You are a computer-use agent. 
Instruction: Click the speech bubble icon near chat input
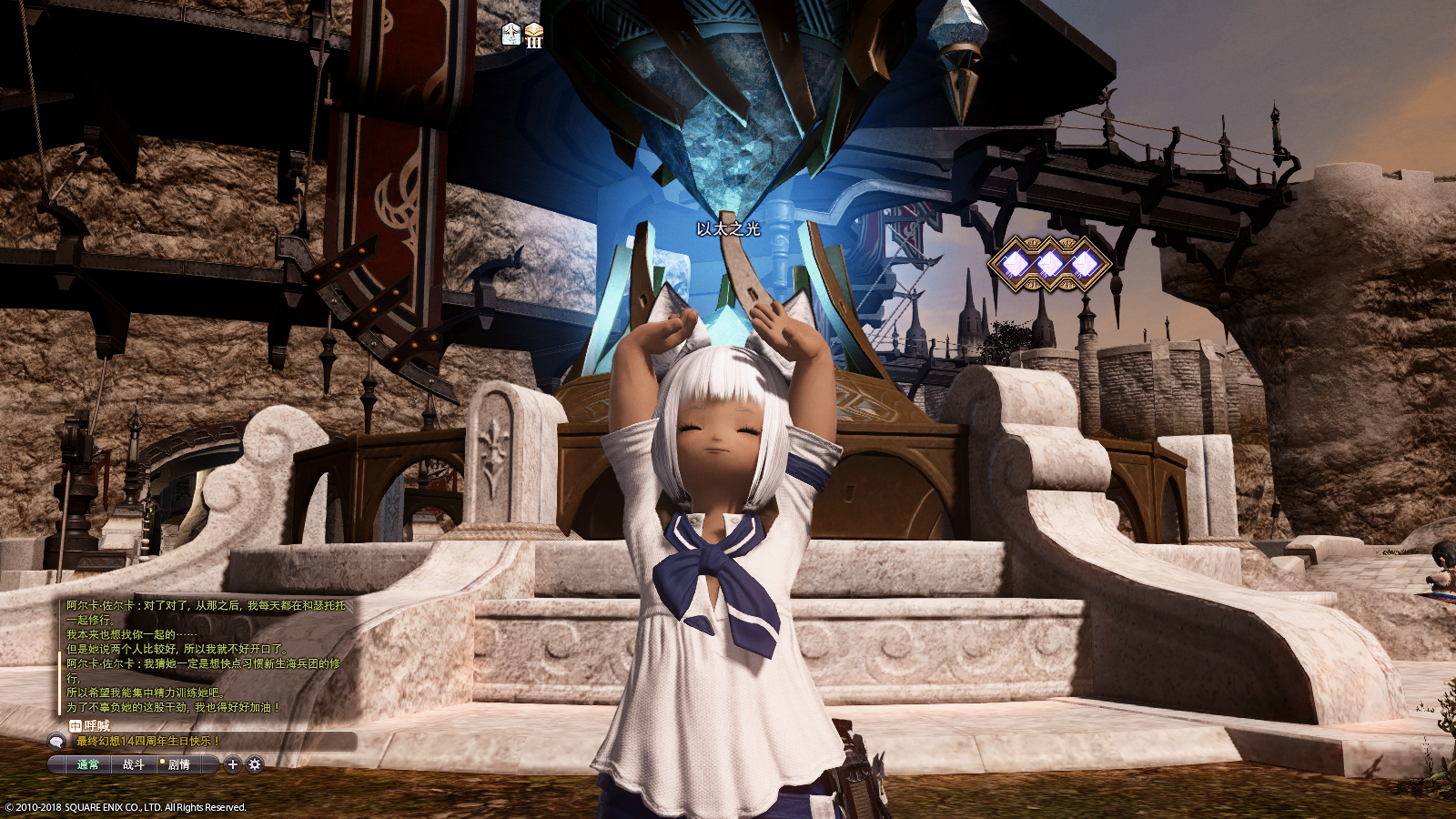click(56, 743)
